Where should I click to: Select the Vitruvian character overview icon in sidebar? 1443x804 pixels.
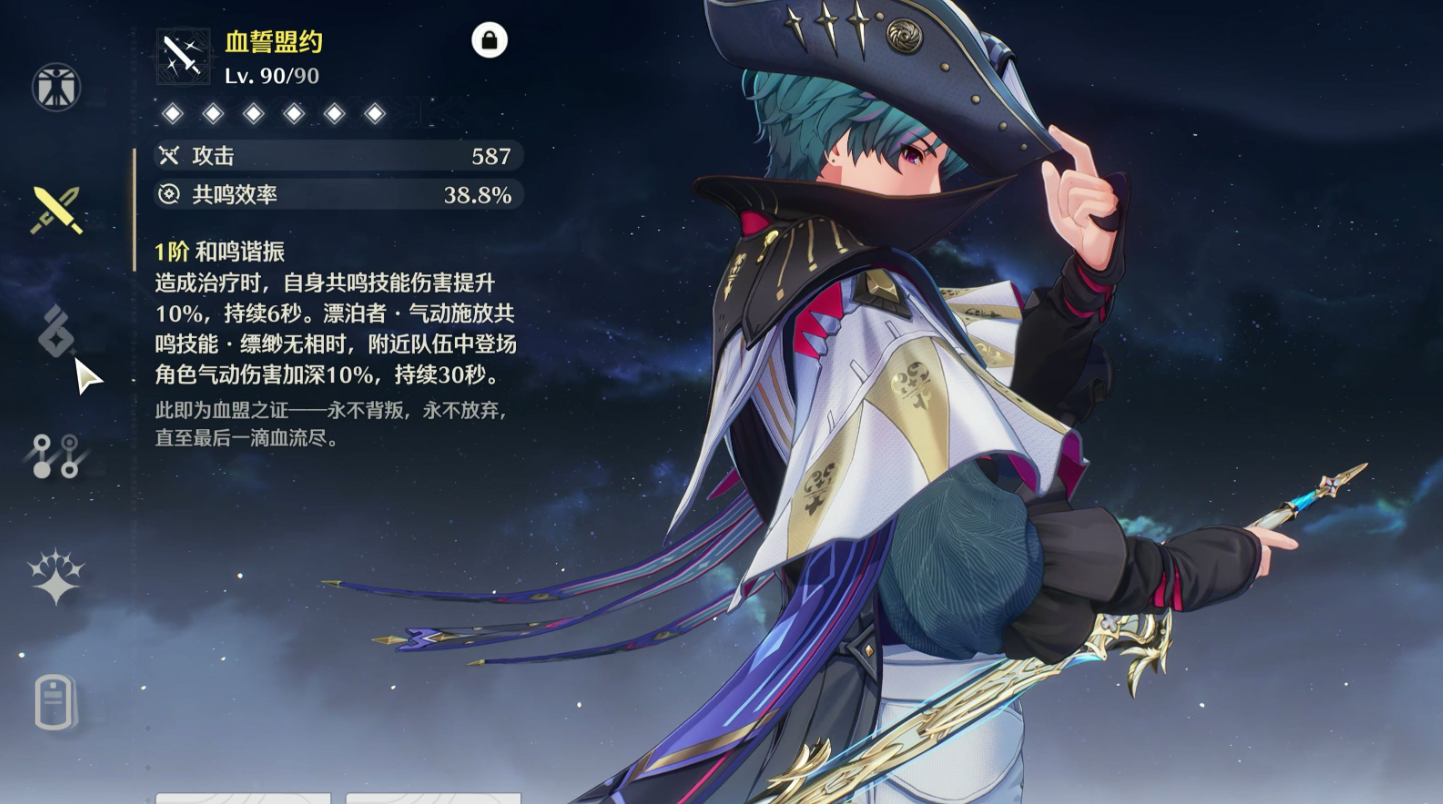point(55,85)
